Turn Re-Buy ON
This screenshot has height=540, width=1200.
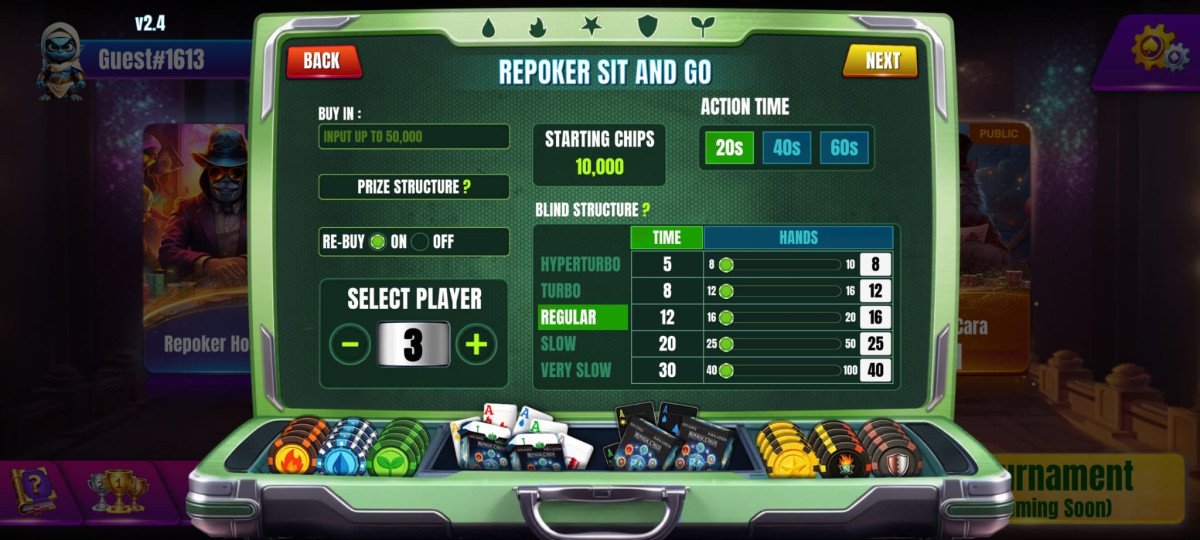pyautogui.click(x=377, y=242)
